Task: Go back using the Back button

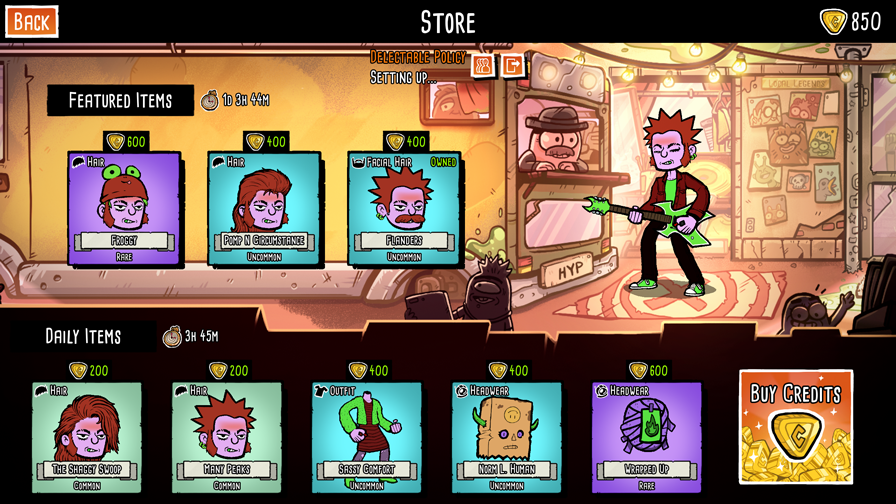Action: click(31, 21)
